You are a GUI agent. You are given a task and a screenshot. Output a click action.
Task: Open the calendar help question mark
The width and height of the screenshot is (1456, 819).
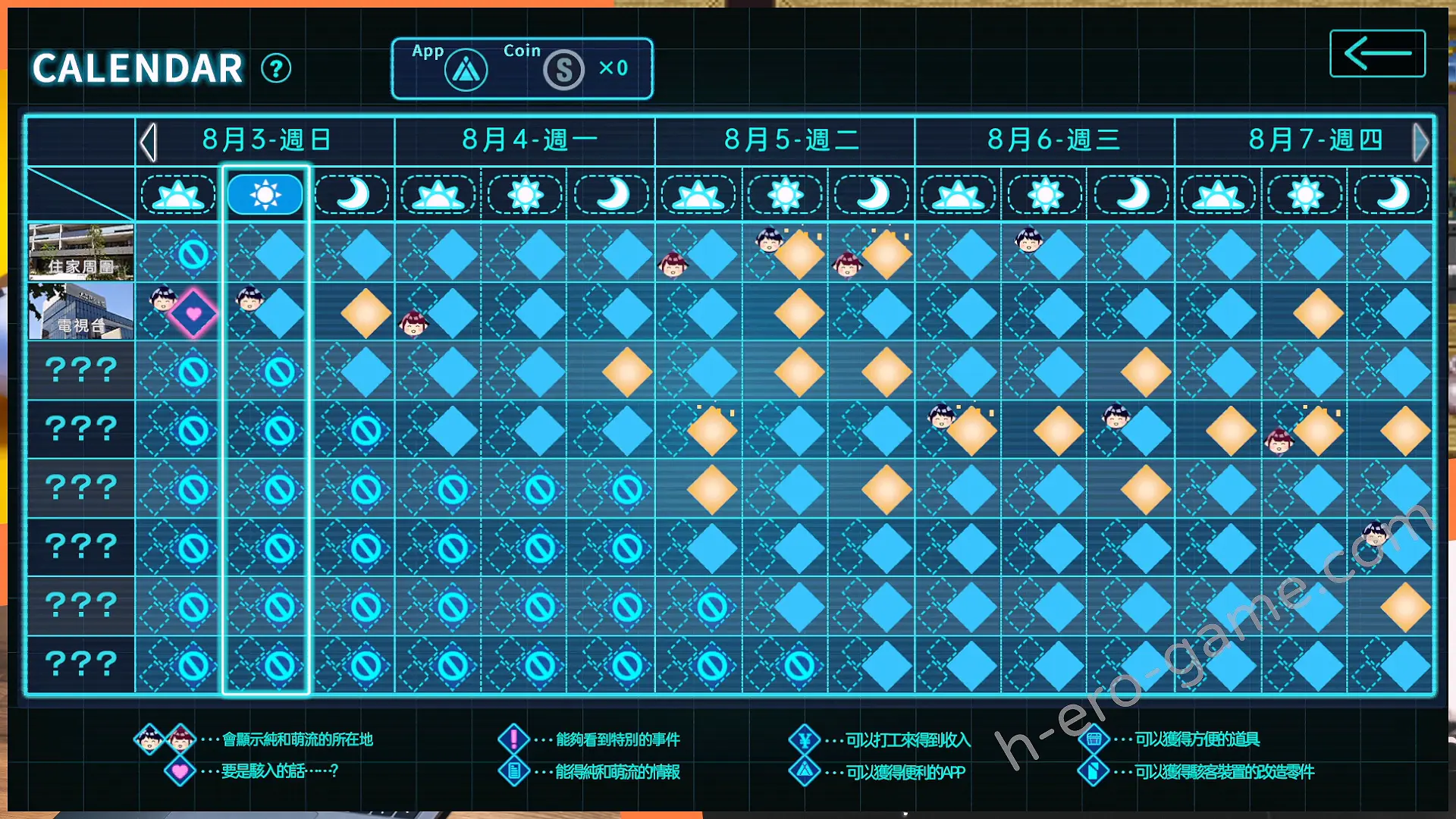pyautogui.click(x=276, y=69)
